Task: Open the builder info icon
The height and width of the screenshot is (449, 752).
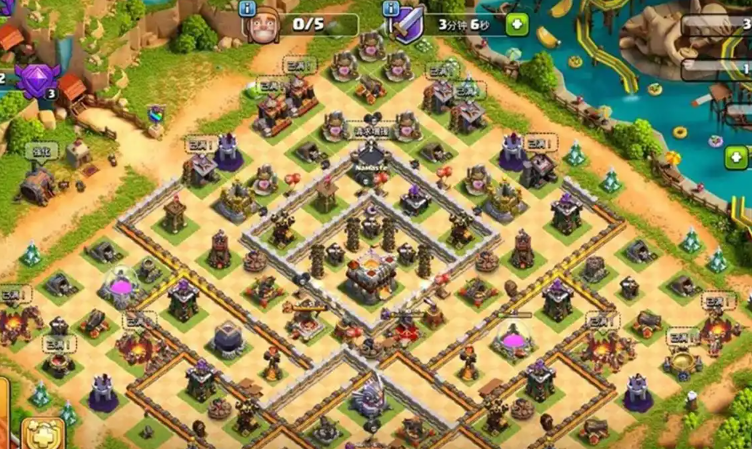Action: pyautogui.click(x=249, y=7)
